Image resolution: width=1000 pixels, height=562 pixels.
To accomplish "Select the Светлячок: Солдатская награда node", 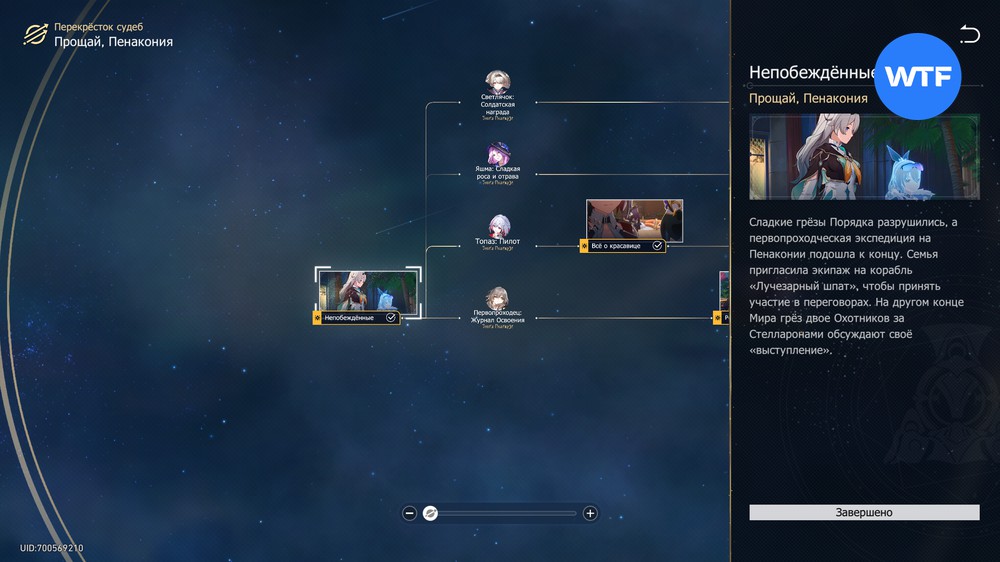I will pos(496,83).
